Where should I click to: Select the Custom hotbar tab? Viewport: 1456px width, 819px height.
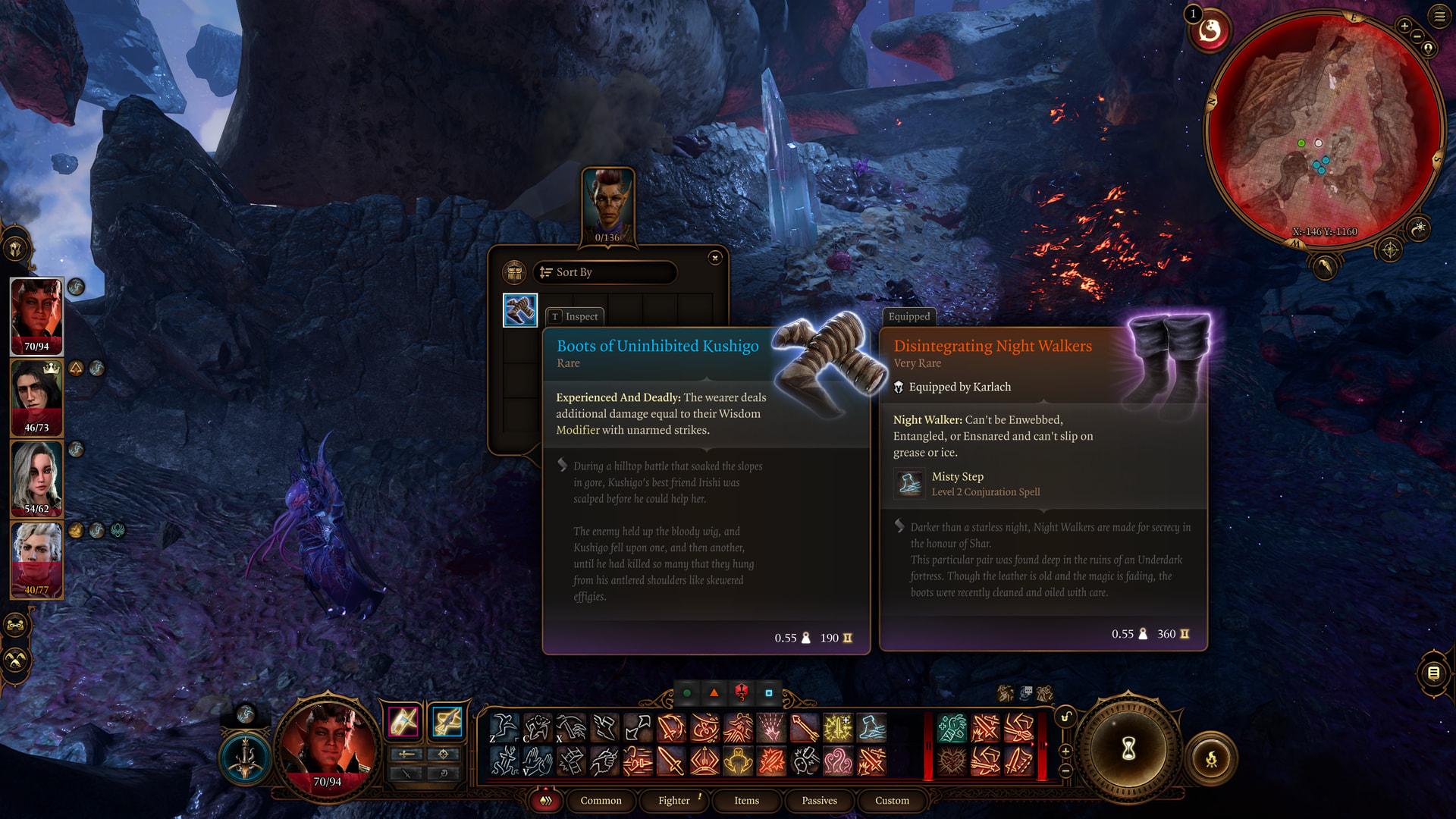[892, 801]
